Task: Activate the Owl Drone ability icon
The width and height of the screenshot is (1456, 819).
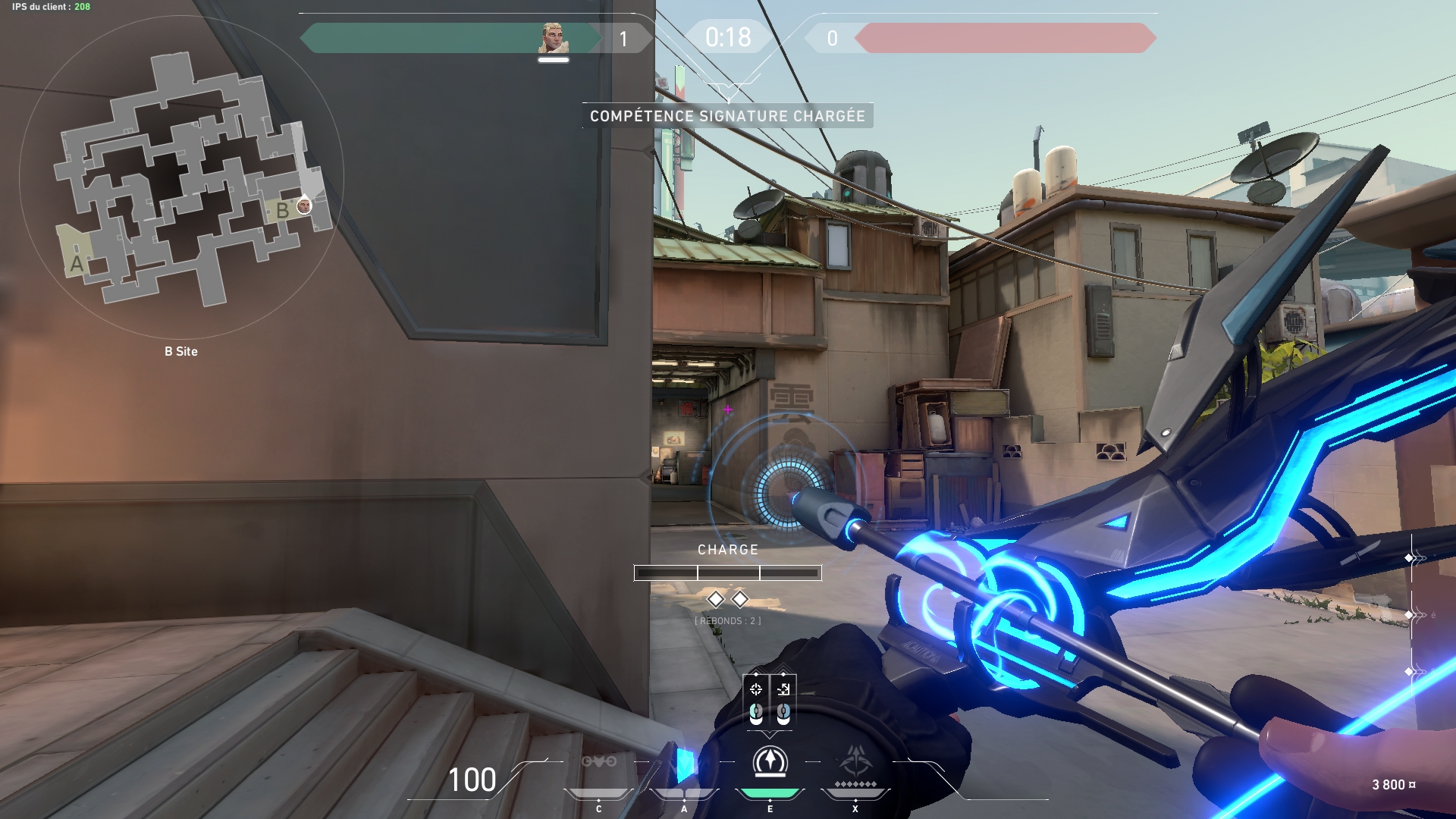Action: (598, 761)
